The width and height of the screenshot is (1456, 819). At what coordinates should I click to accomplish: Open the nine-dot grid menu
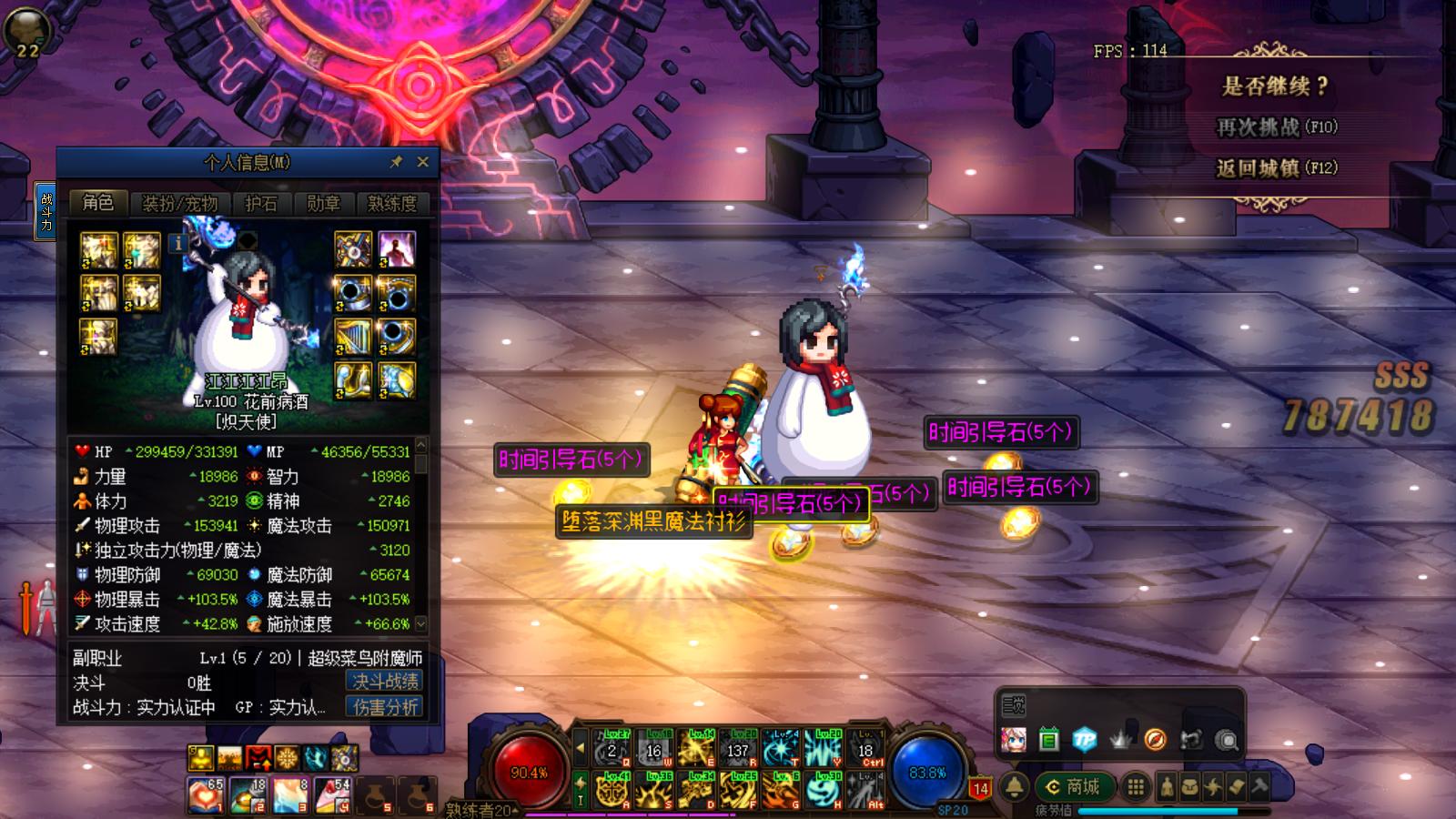pyautogui.click(x=1136, y=786)
